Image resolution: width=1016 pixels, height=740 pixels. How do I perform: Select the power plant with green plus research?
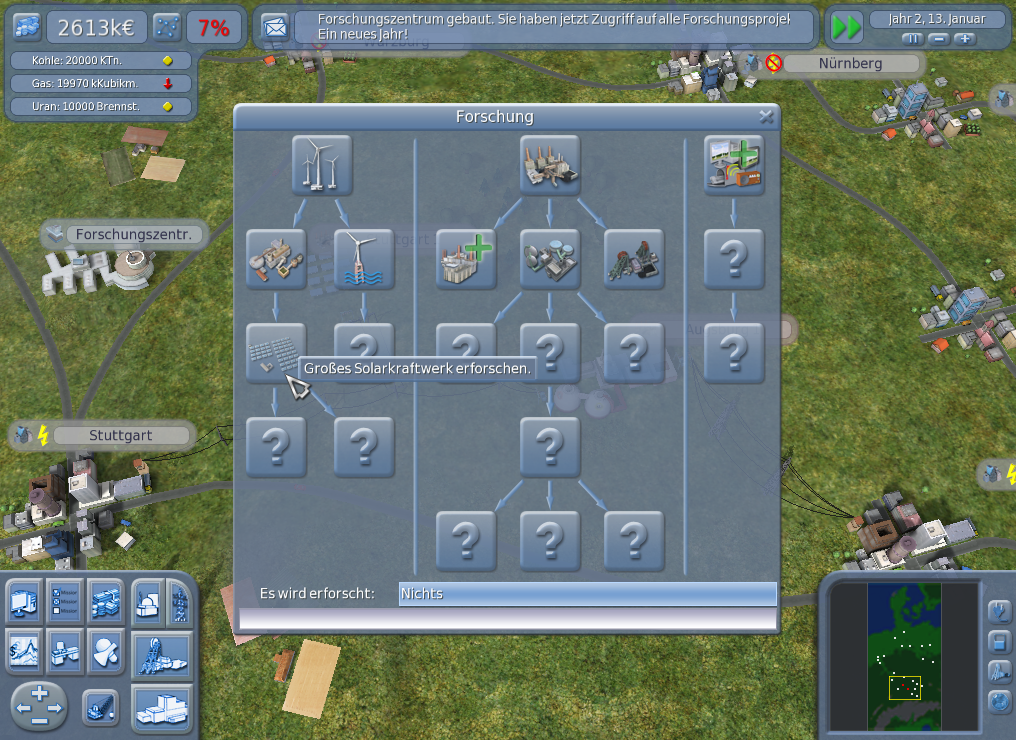coord(466,259)
